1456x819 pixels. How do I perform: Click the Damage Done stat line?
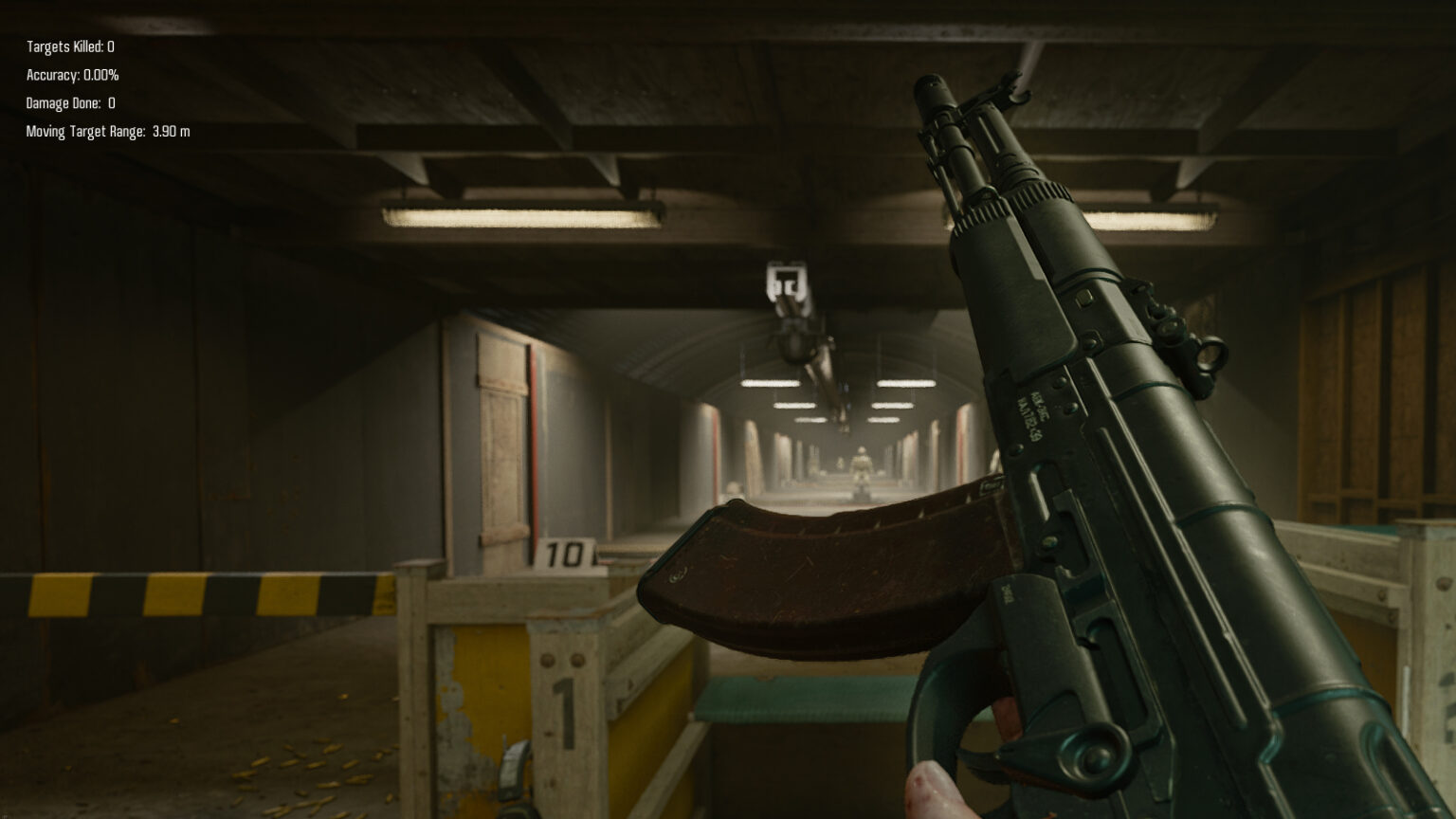pyautogui.click(x=69, y=103)
